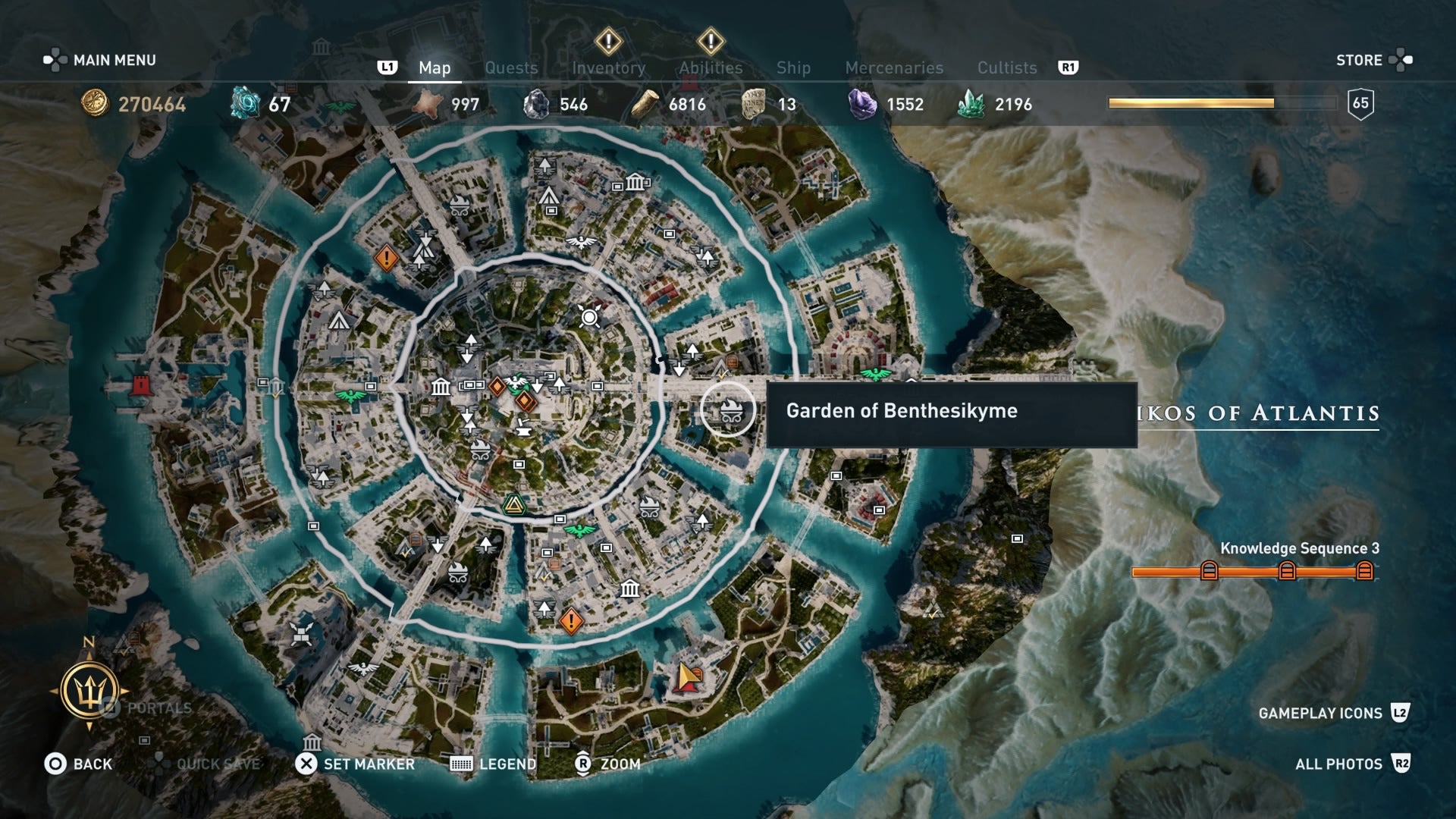Click the red fort marker
This screenshot has height=819, width=1456.
[140, 384]
